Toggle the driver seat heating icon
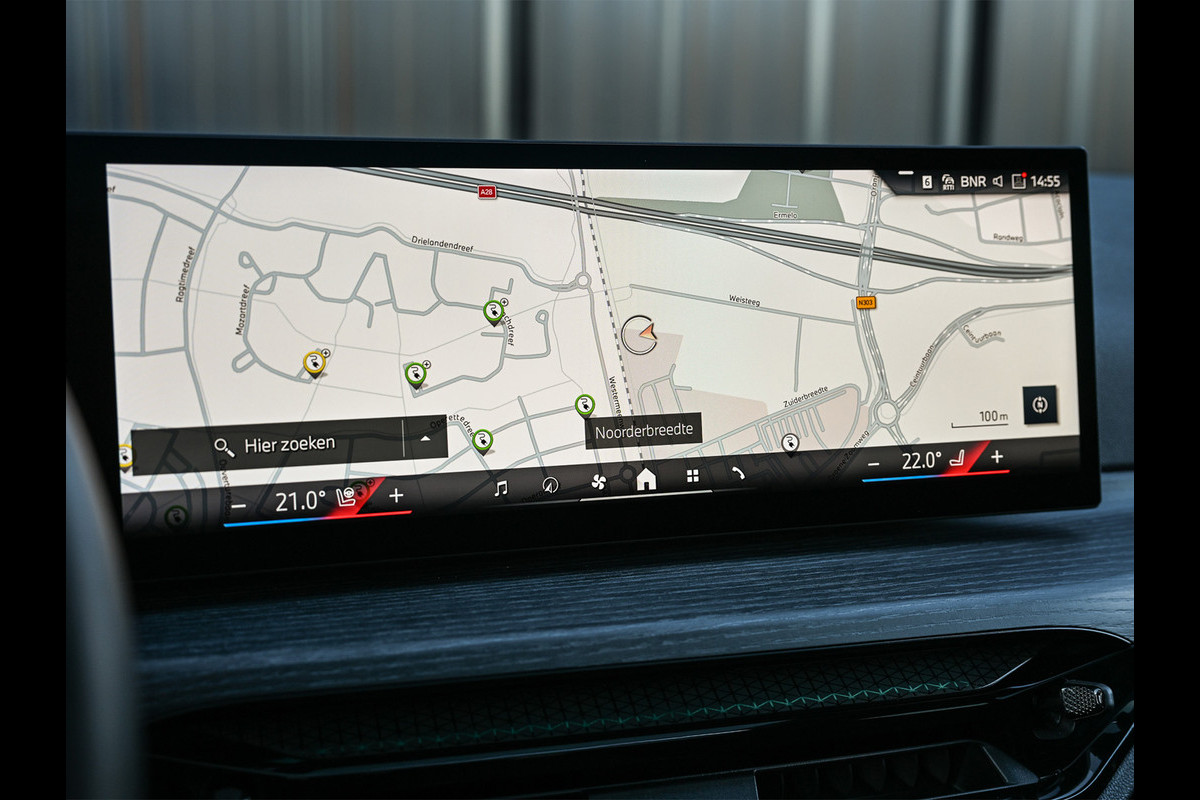The width and height of the screenshot is (1200, 800). pos(348,497)
